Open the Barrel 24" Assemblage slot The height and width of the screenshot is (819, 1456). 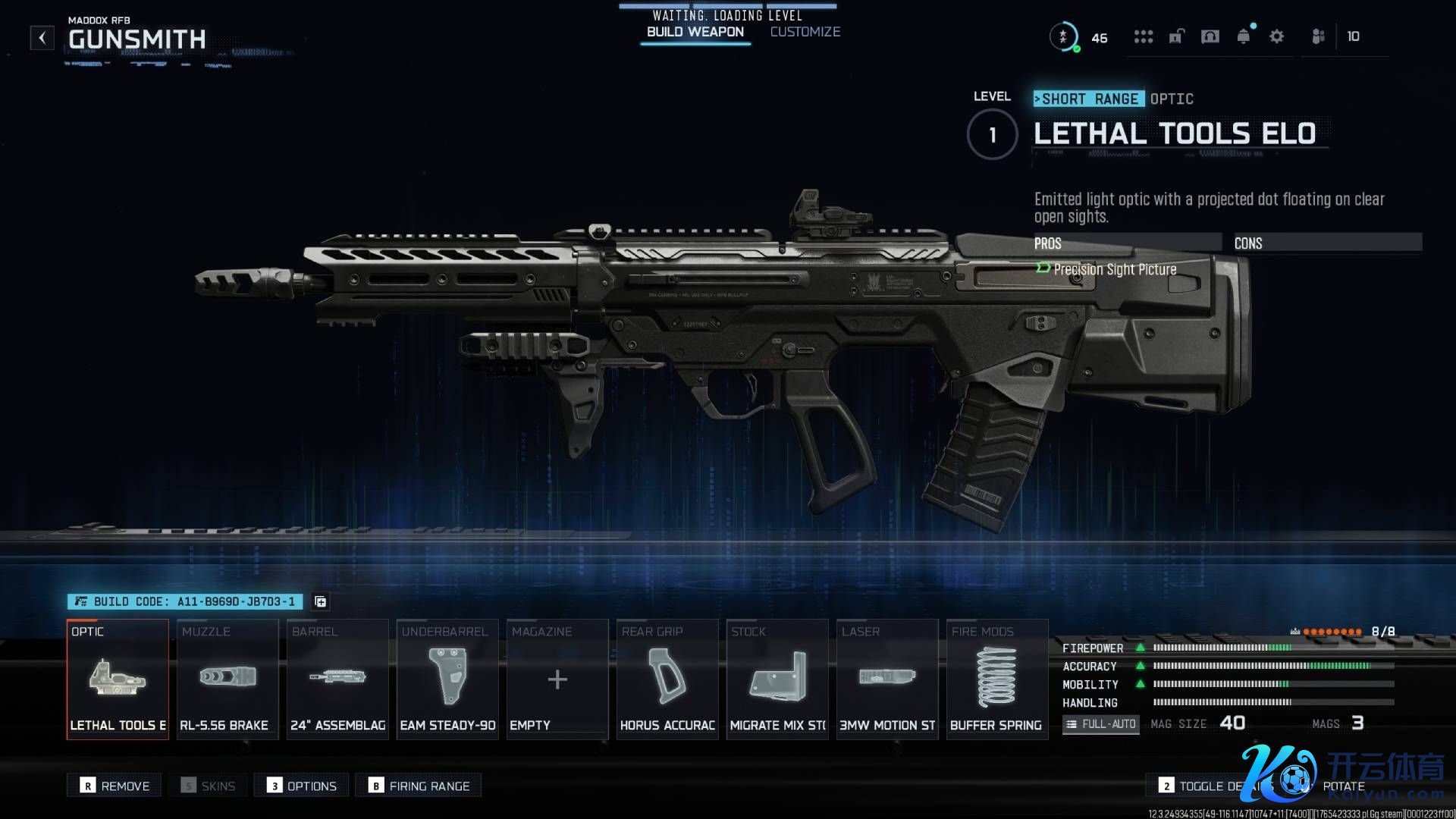point(337,679)
